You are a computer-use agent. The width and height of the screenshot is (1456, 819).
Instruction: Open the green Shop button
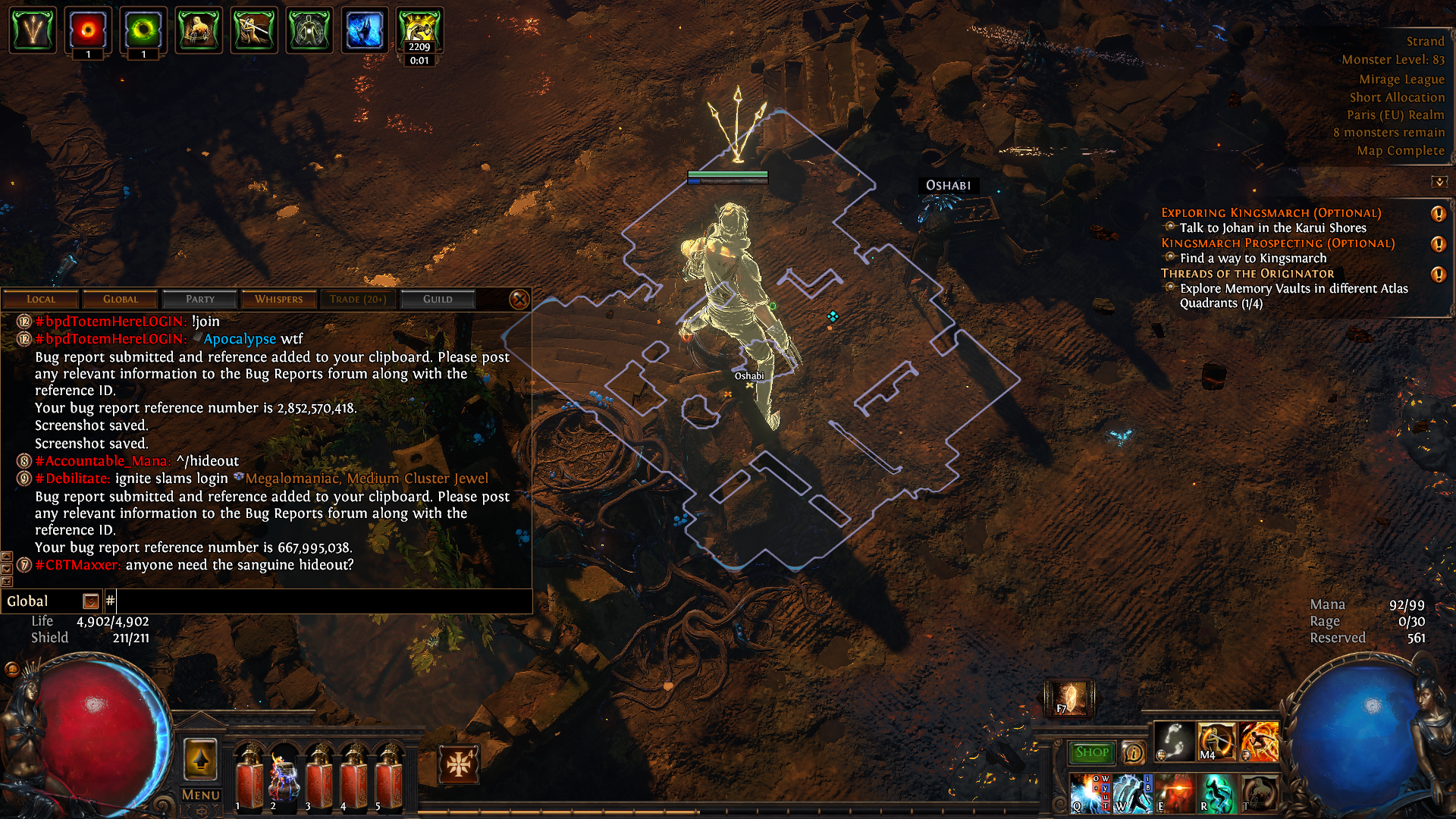[x=1091, y=752]
